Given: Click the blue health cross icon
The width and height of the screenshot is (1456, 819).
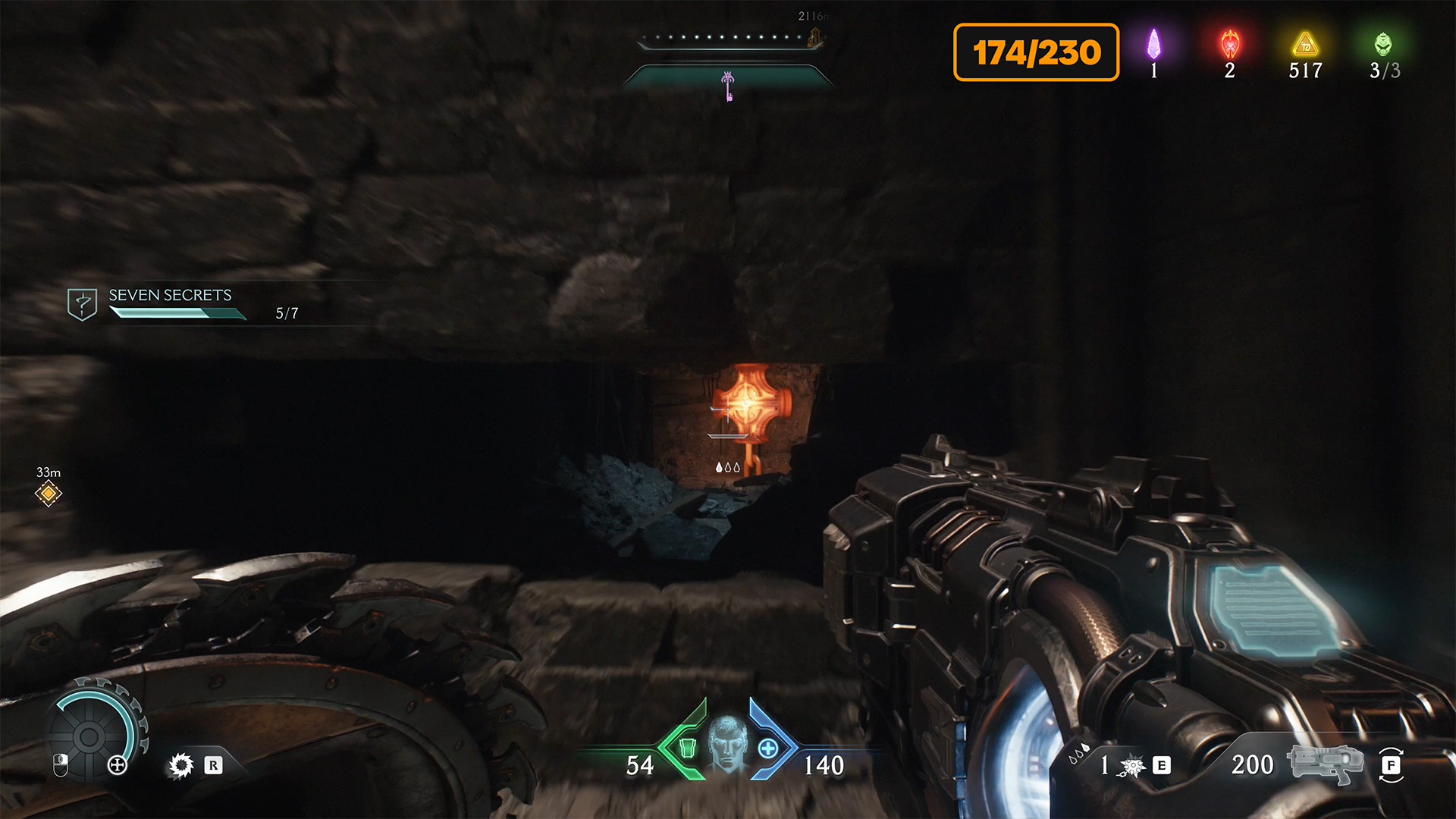Looking at the screenshot, I should 768,748.
